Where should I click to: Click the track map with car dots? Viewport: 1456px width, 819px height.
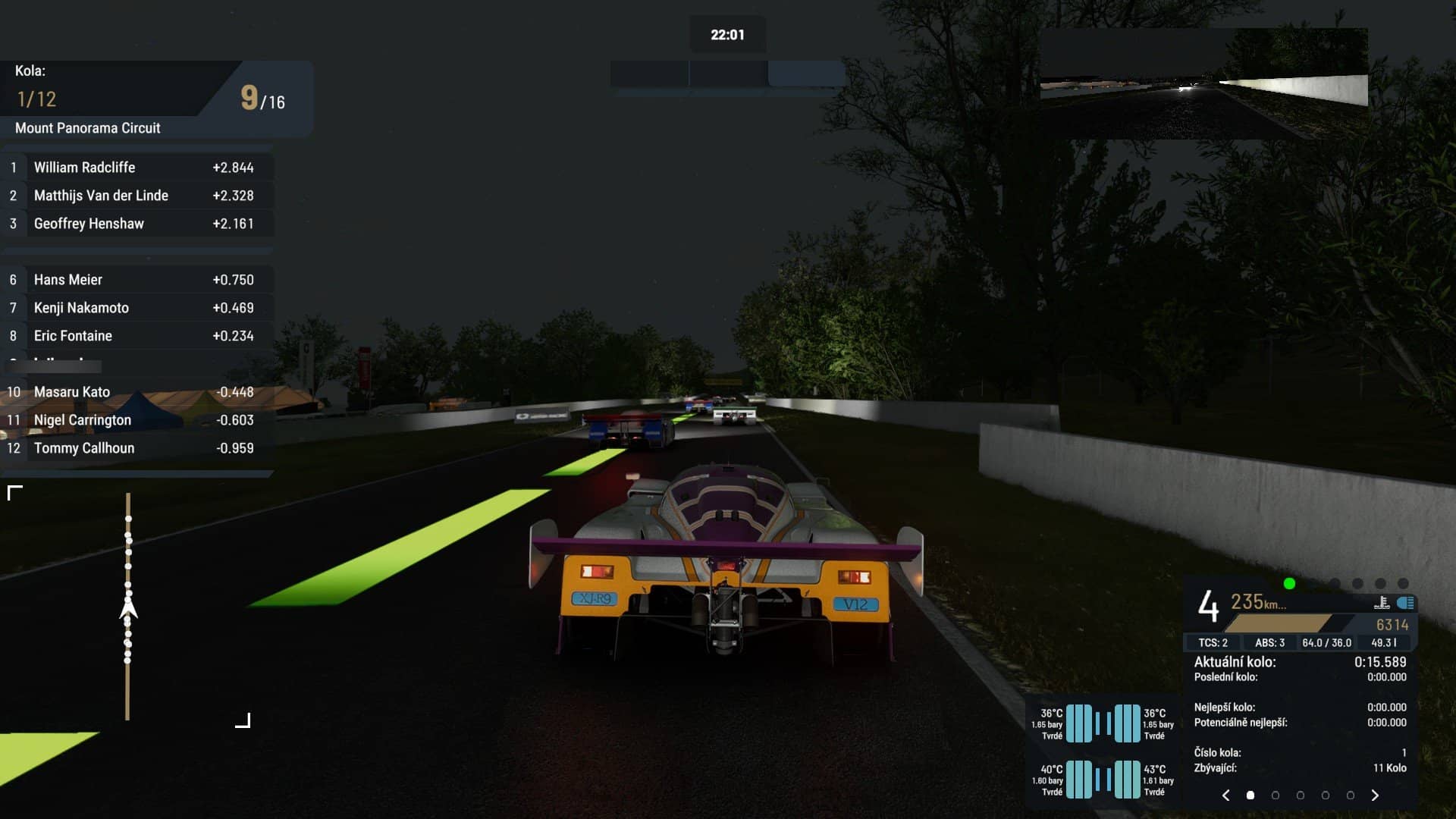point(128,607)
